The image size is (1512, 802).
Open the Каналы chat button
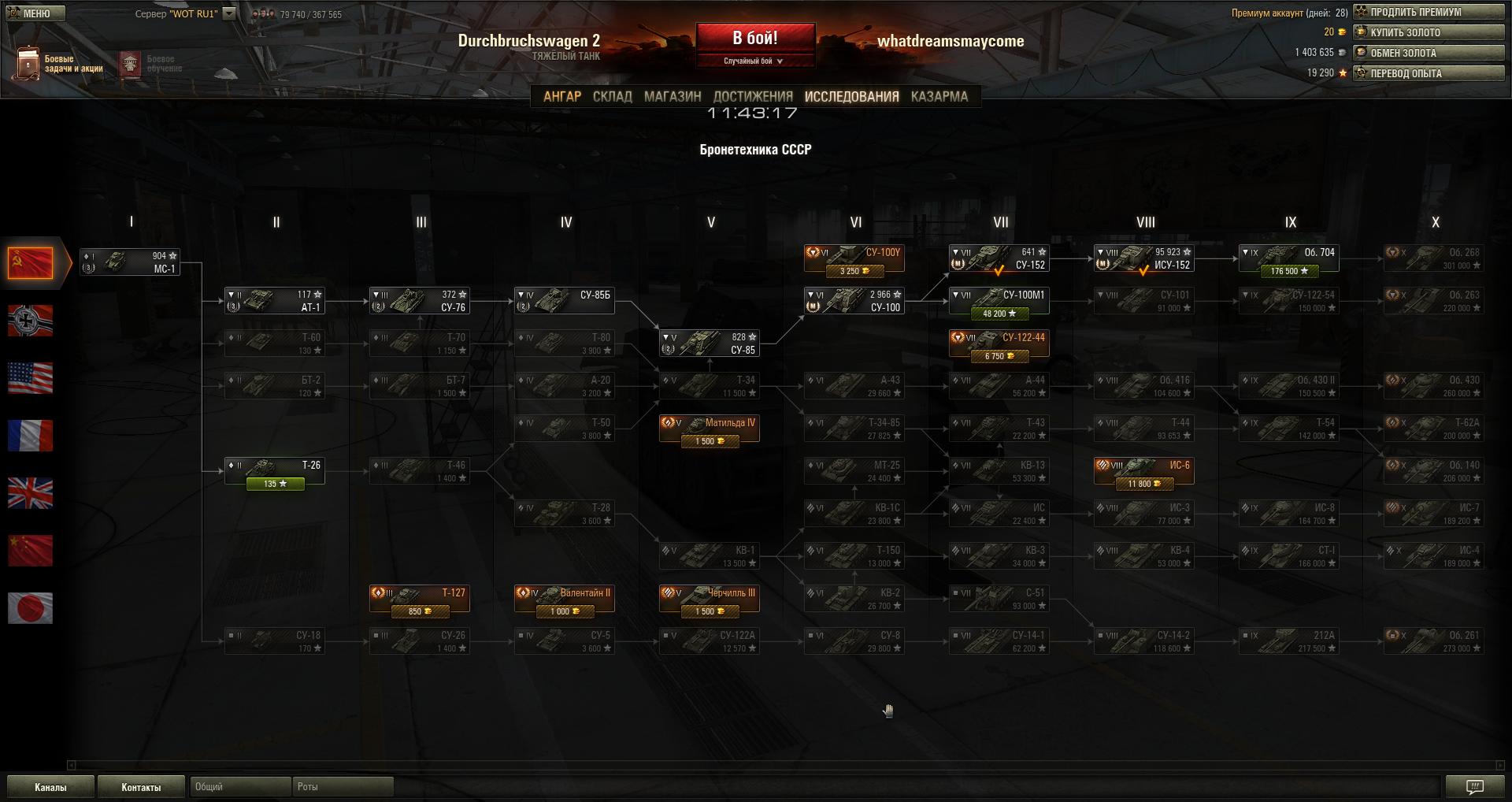point(50,787)
